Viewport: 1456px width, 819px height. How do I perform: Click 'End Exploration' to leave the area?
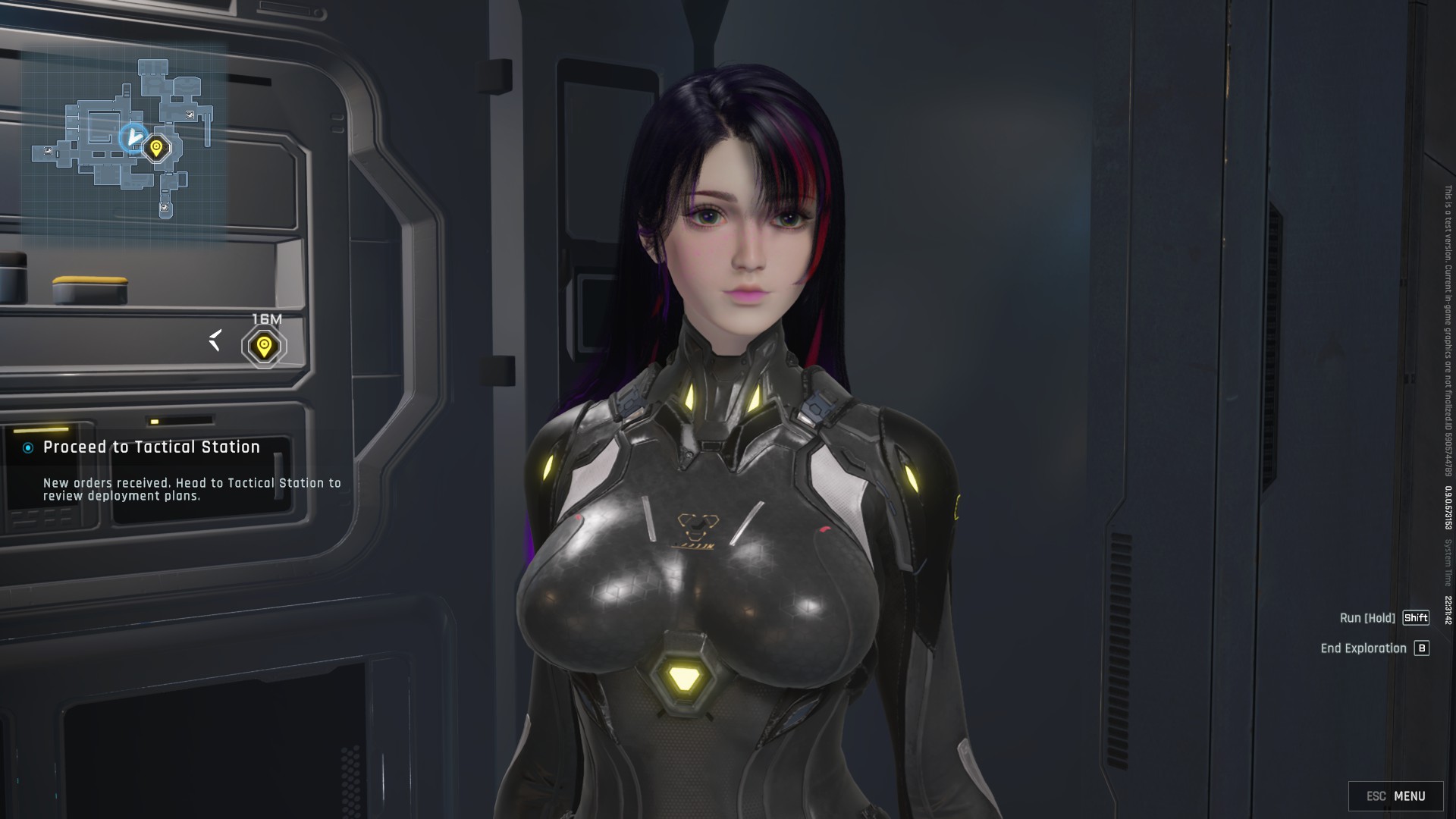pyautogui.click(x=1363, y=648)
